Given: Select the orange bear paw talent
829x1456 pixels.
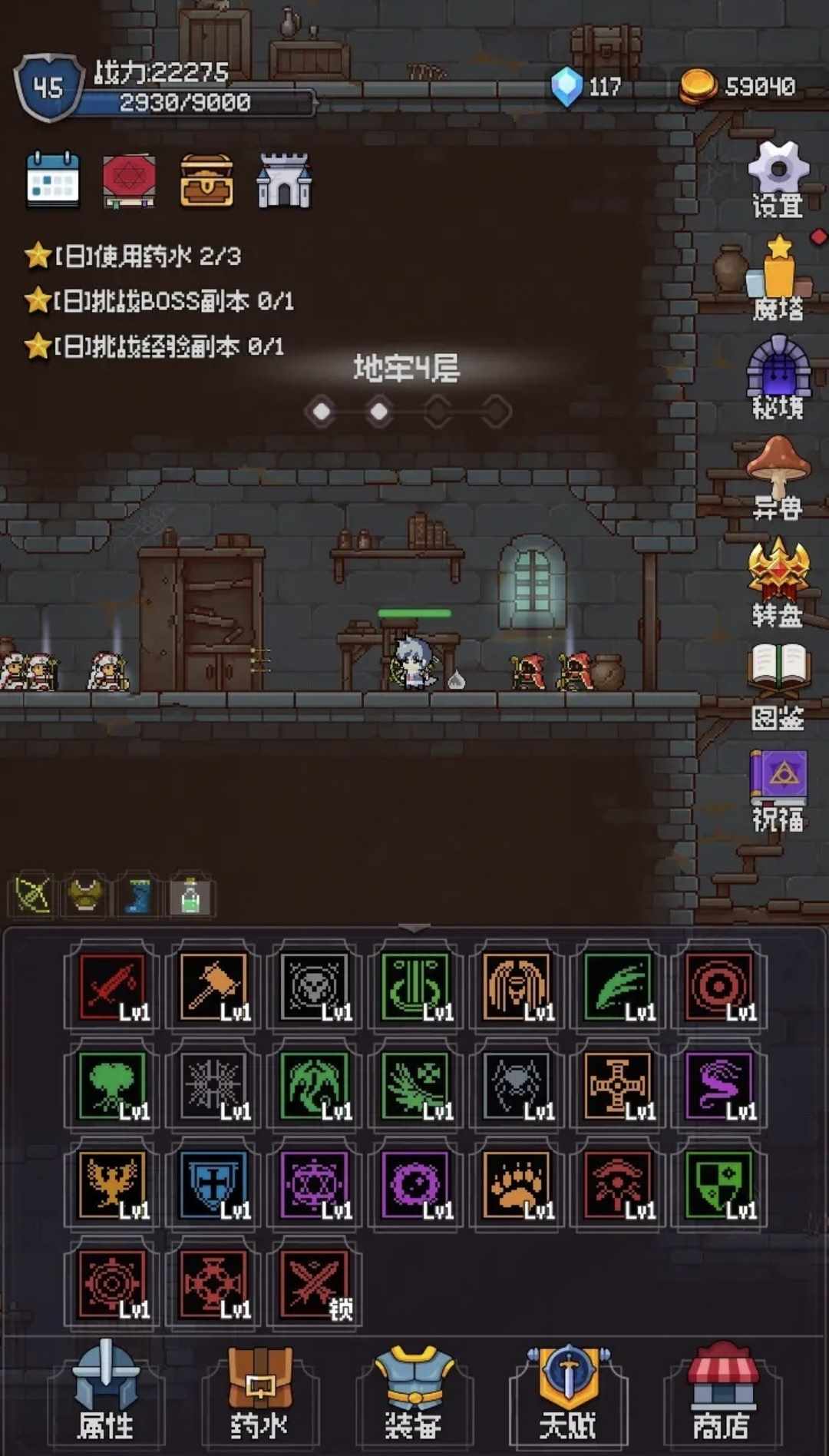Looking at the screenshot, I should click(x=518, y=1184).
